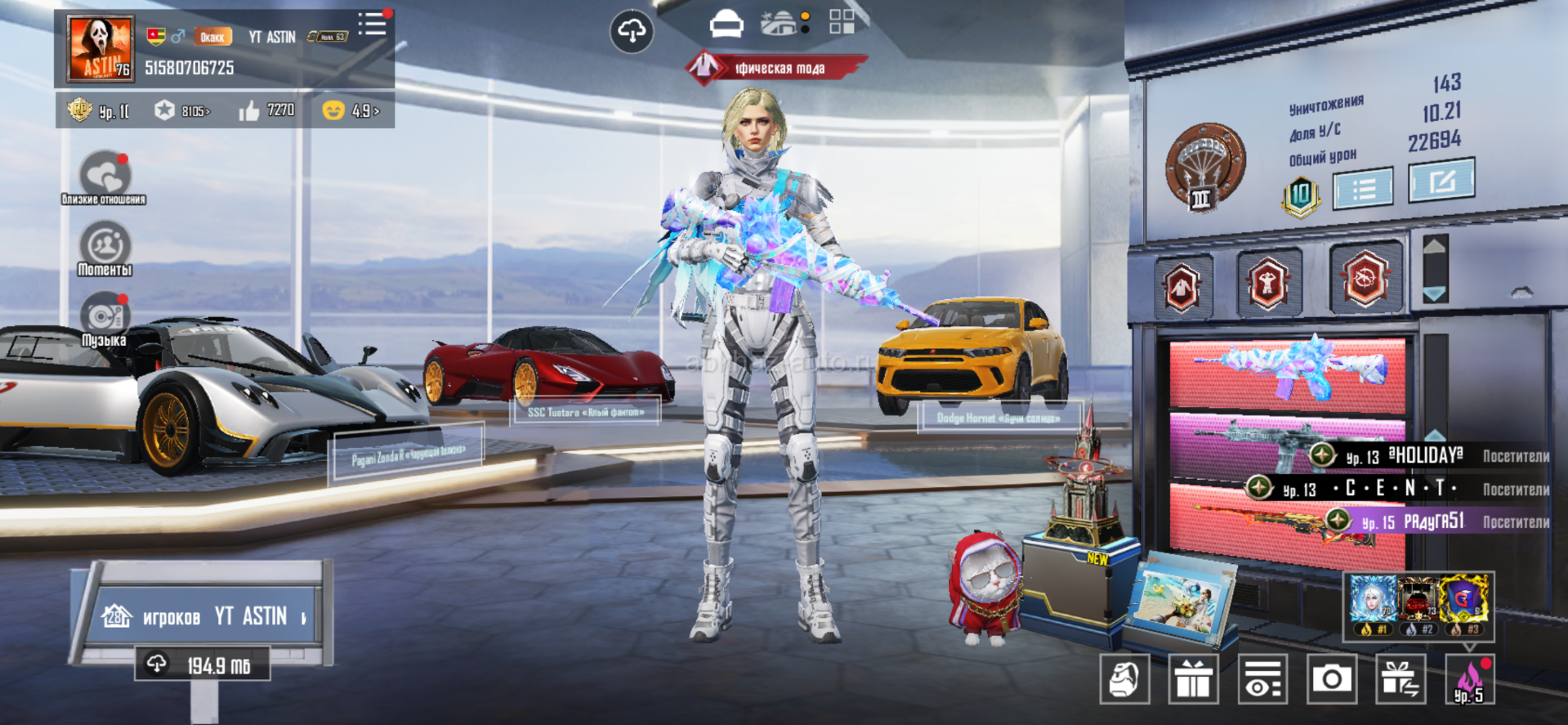Open the list menu beside the player name

373,24
